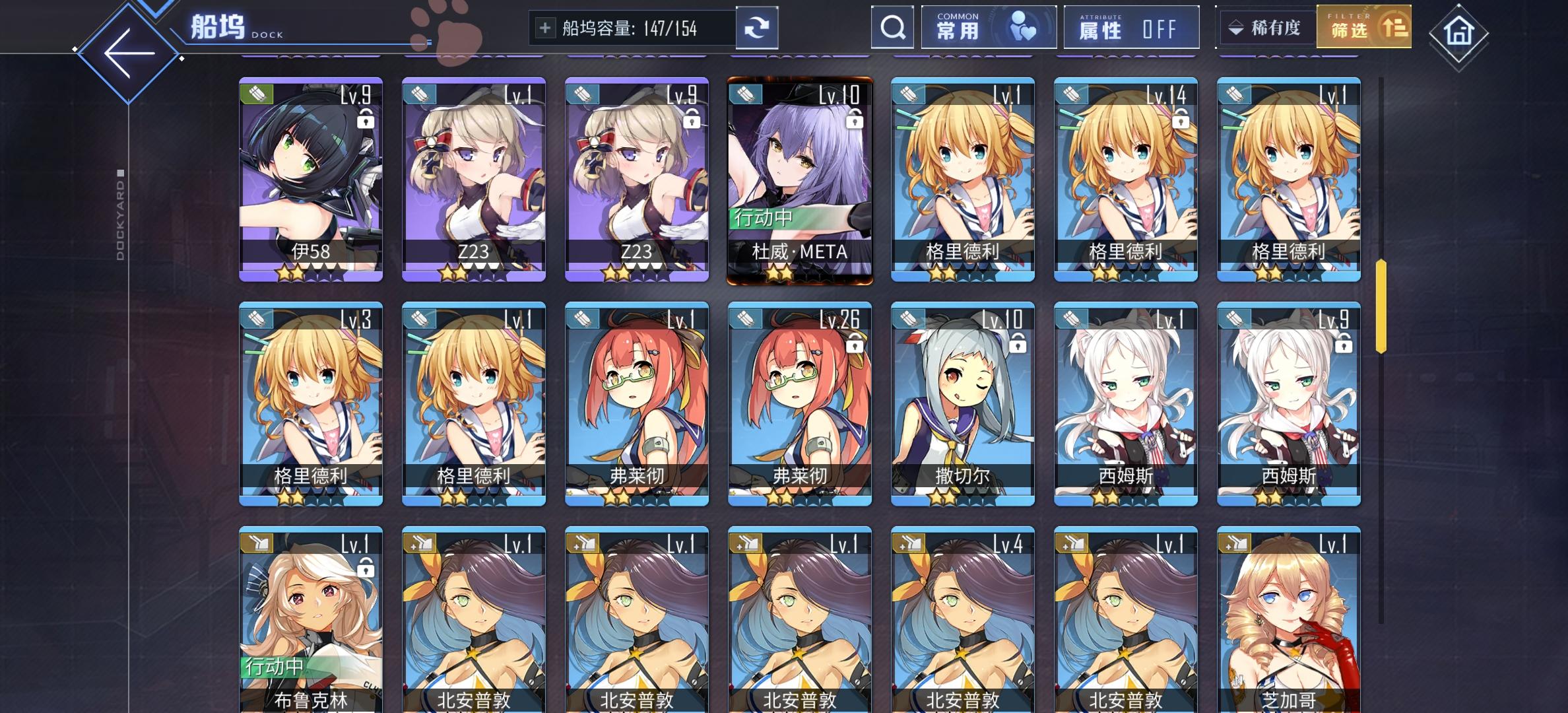The height and width of the screenshot is (713, 1568).
Task: Open the 常用 common filter selector
Action: [x=988, y=27]
